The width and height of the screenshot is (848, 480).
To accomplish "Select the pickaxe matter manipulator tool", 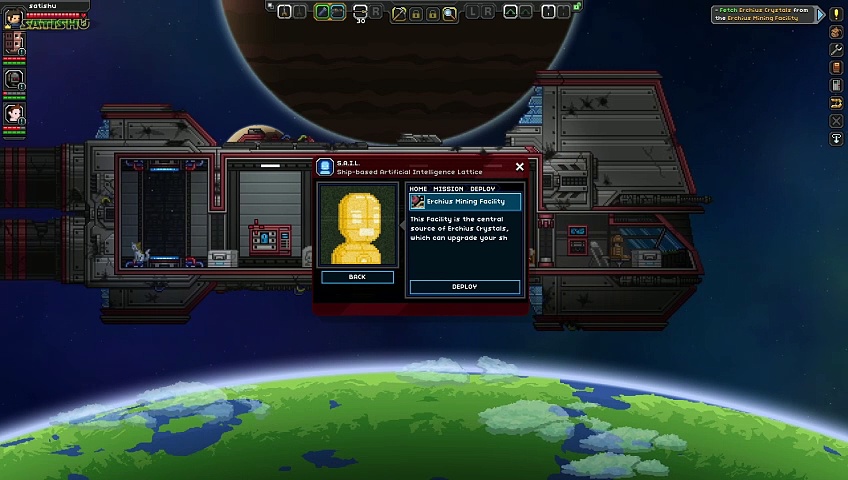I will (x=399, y=13).
